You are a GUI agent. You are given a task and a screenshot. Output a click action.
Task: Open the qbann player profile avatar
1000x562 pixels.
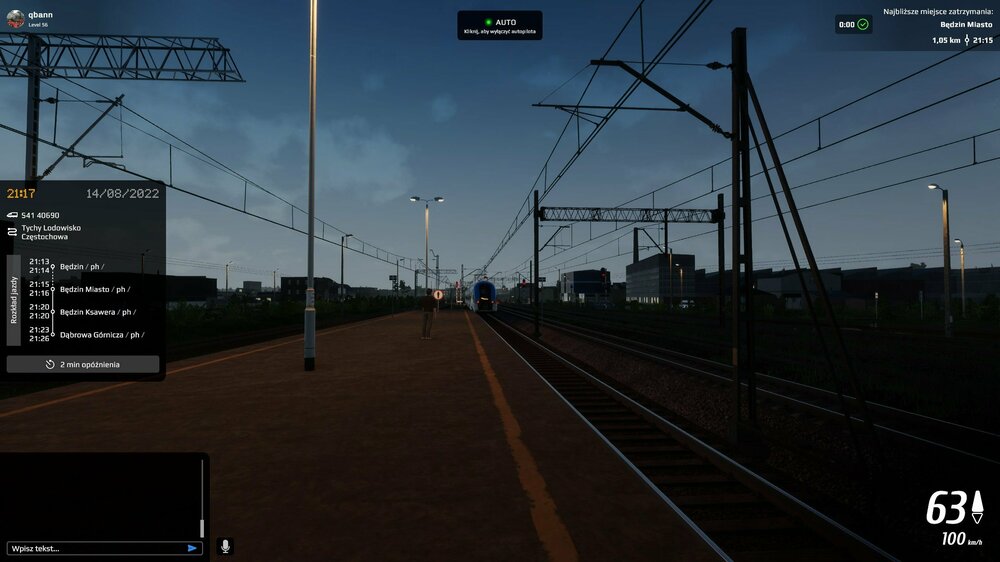click(x=15, y=19)
